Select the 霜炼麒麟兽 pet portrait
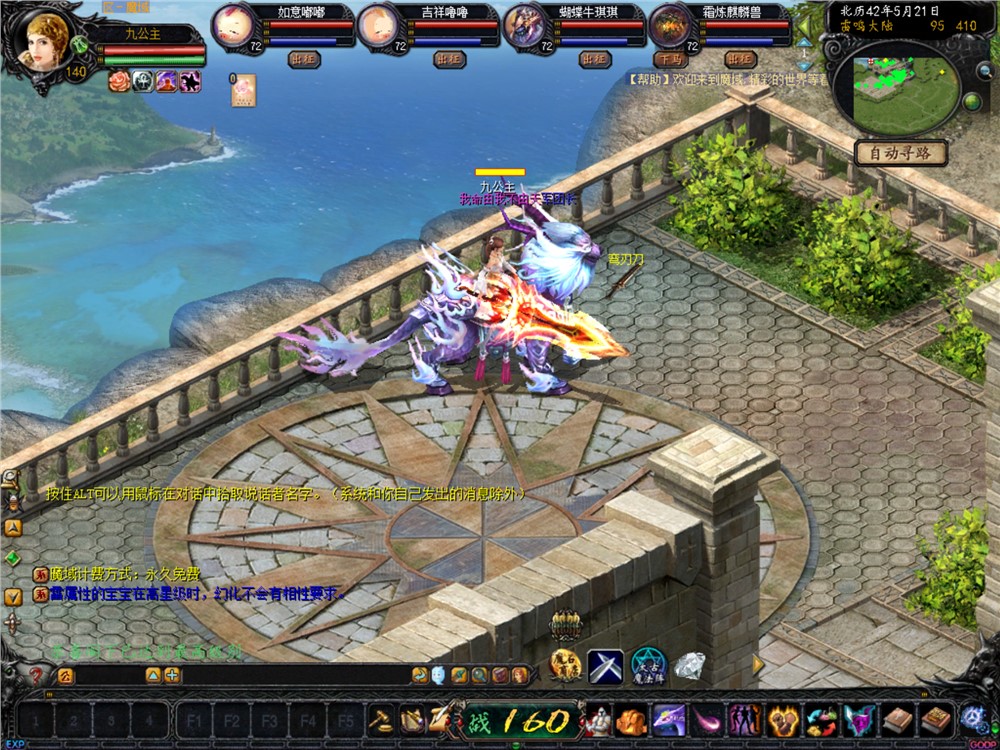 coord(670,26)
